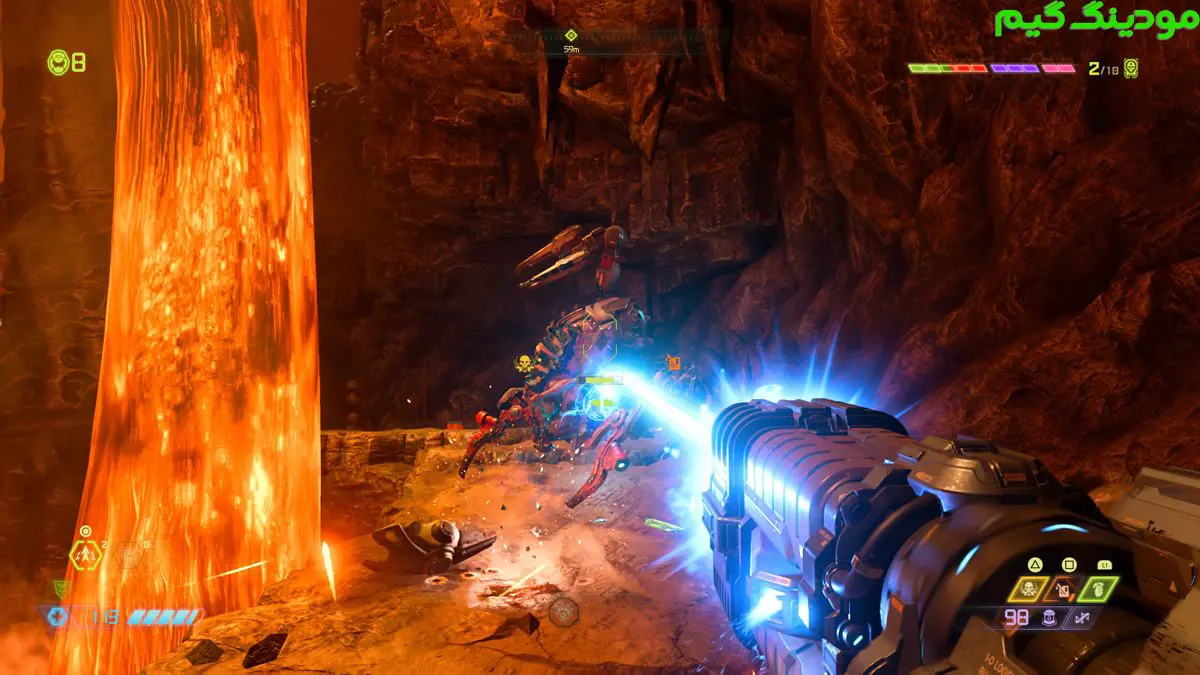This screenshot has height=675, width=1200.
Task: Select the weapon mod icon beside ammo
Action: (1083, 618)
